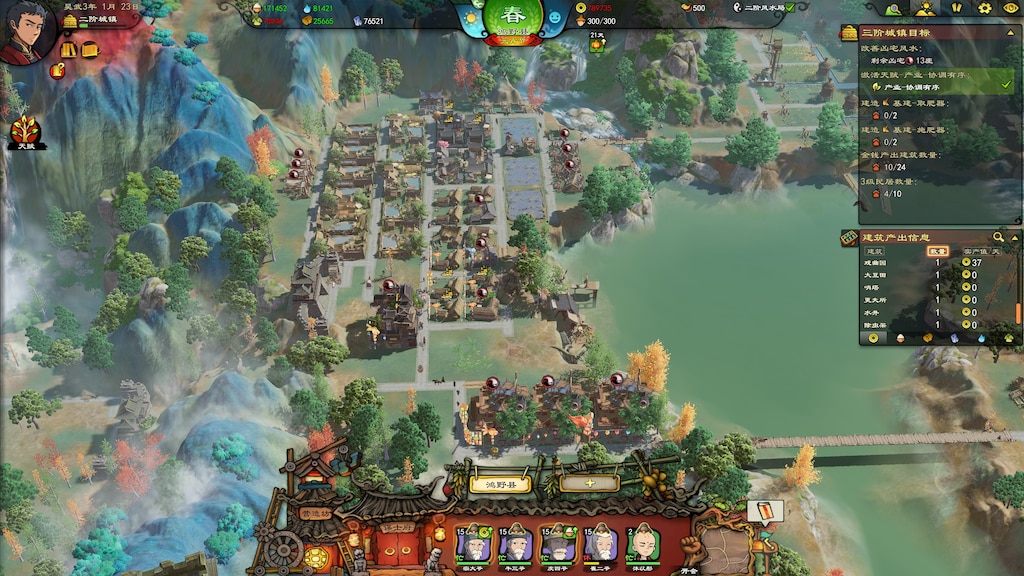Sort building output by 数量 column
Viewport: 1024px width, 576px height.
tap(937, 251)
